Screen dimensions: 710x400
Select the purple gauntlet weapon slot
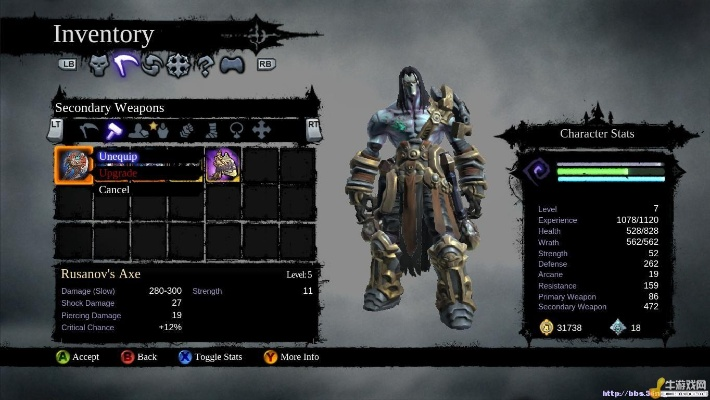tap(222, 165)
